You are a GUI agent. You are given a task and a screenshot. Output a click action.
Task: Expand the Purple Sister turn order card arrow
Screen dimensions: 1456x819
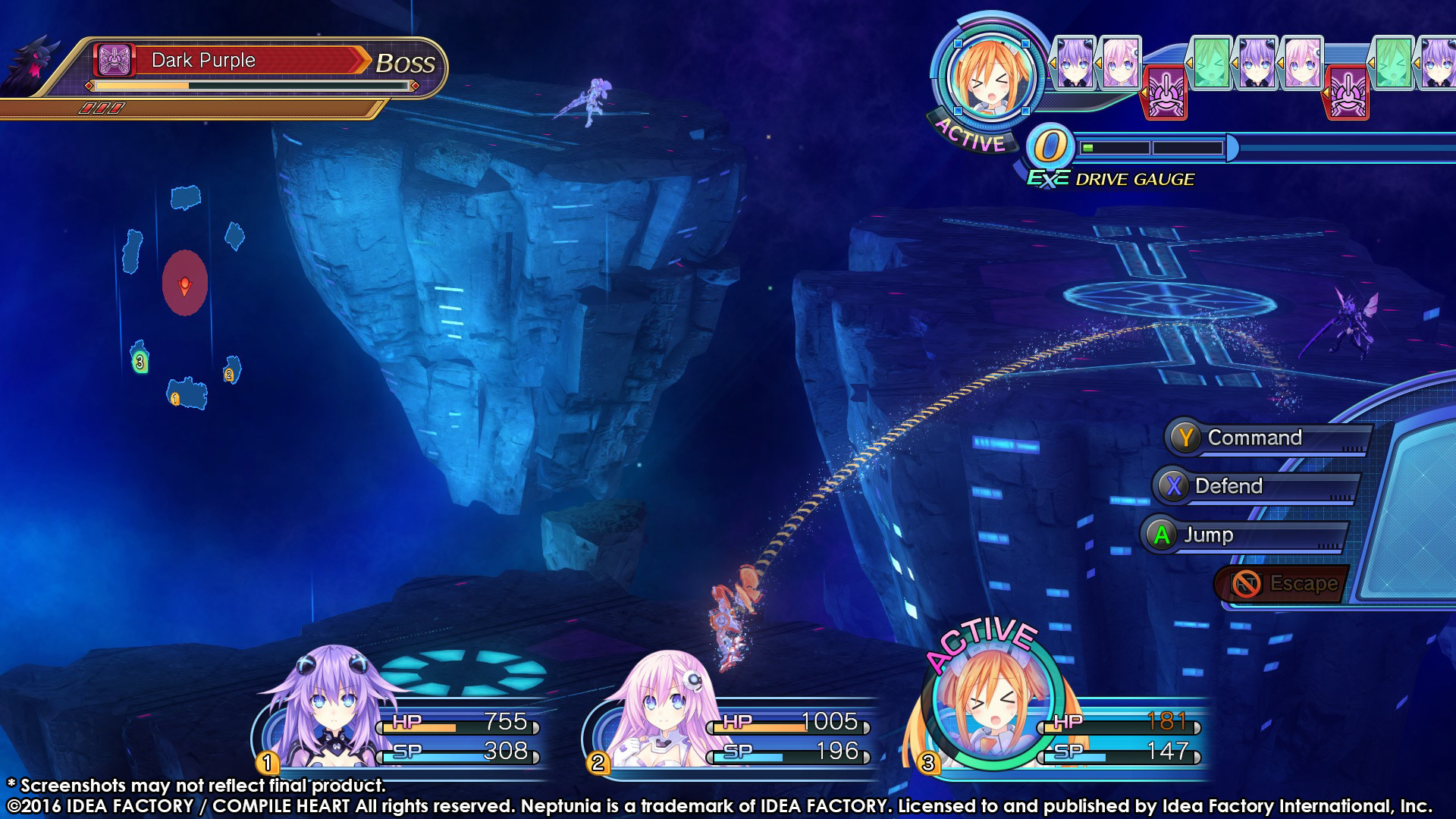pos(1099,62)
